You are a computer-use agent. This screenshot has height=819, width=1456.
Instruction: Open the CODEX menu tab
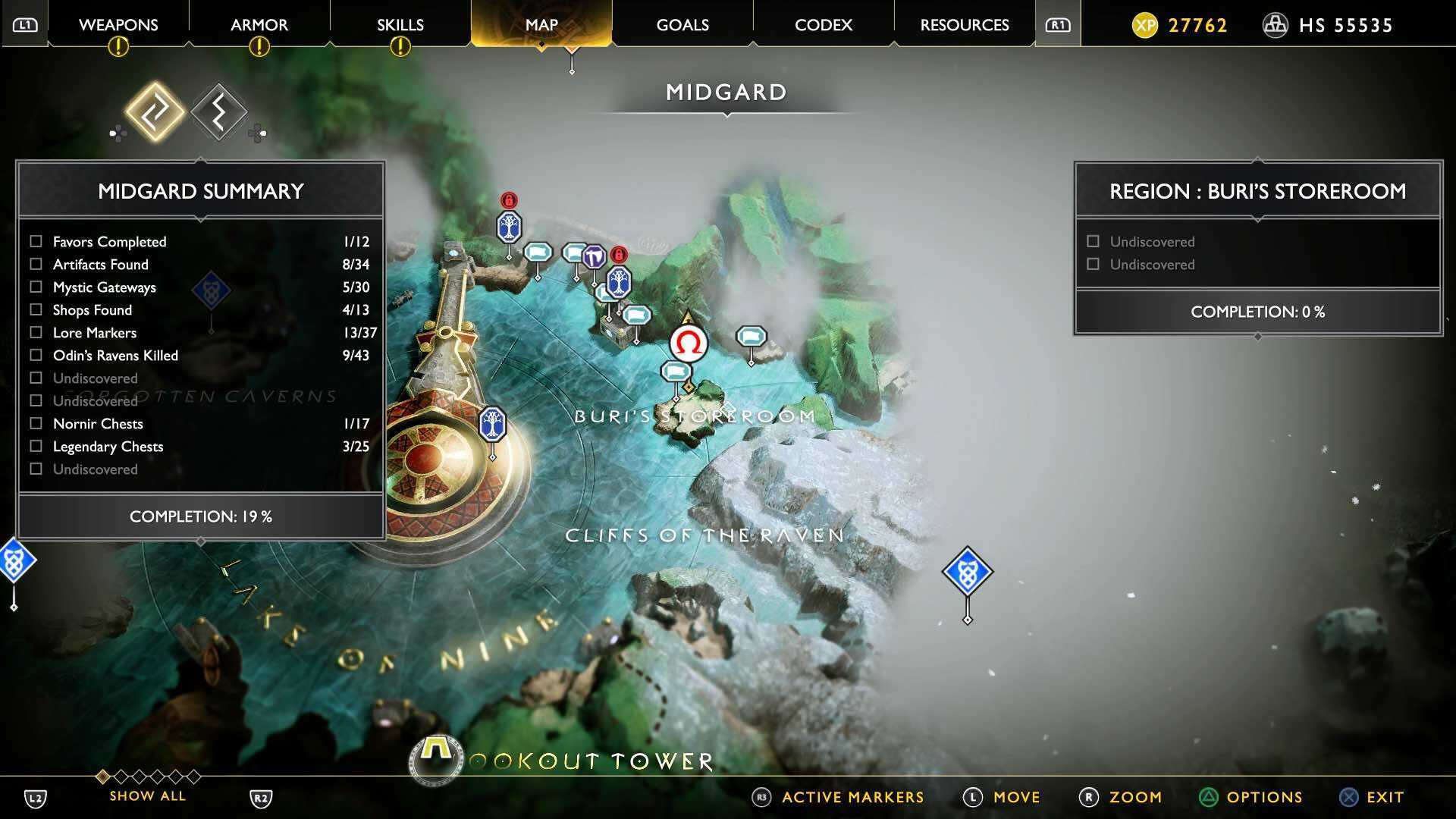tap(822, 24)
